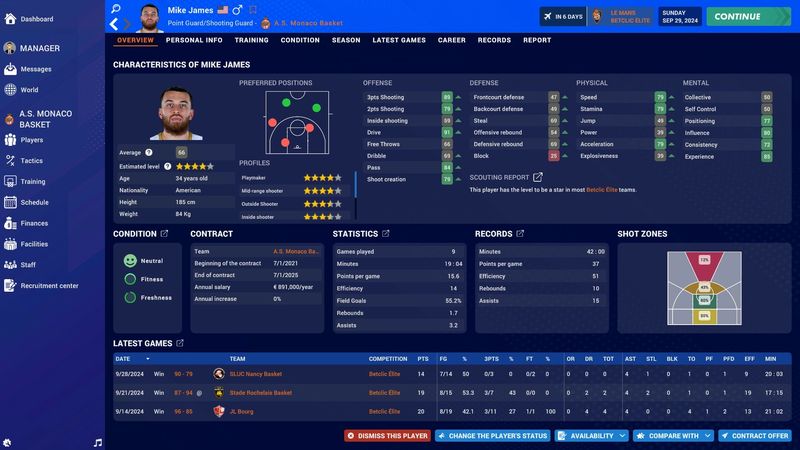Go to the World menu
This screenshot has width=800, height=450.
click(x=30, y=89)
